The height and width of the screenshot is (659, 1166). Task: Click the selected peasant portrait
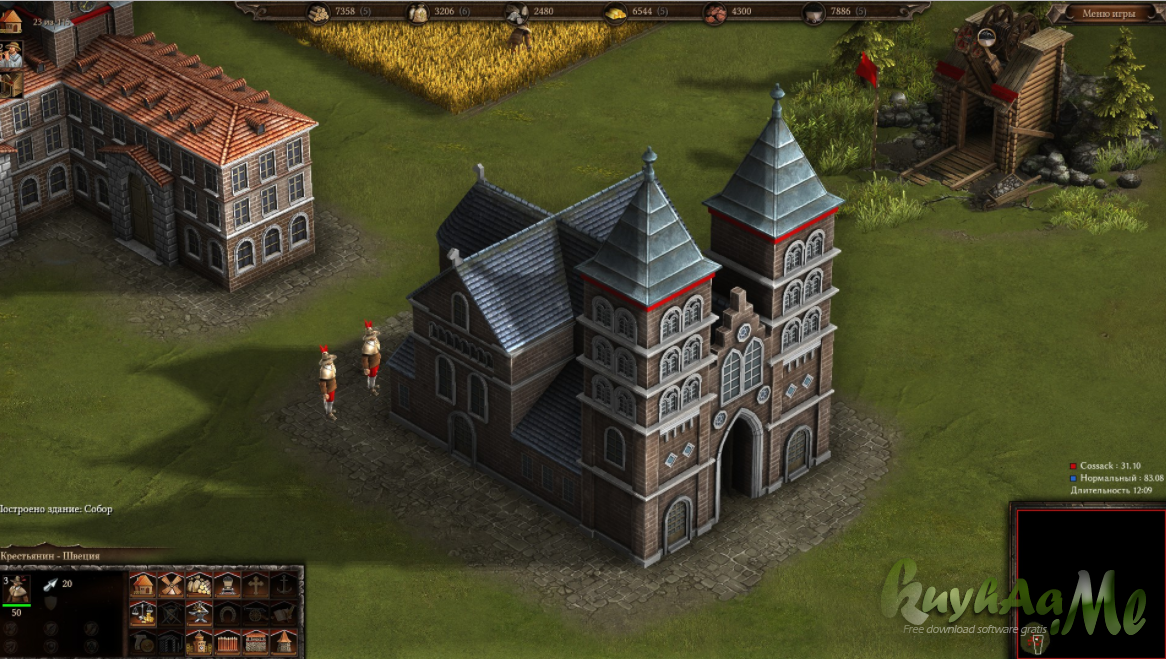[x=18, y=588]
